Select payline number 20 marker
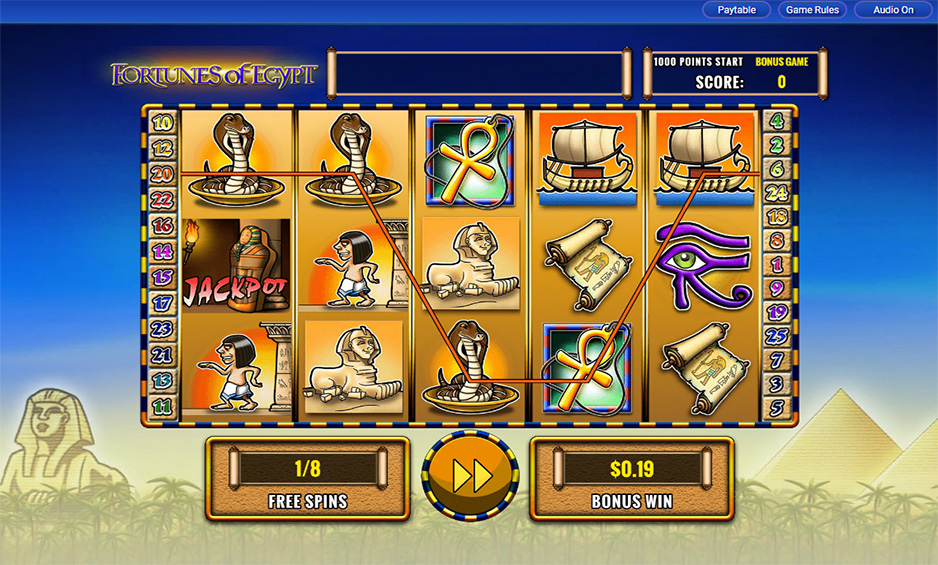Screen dimensions: 938x565 click(162, 173)
